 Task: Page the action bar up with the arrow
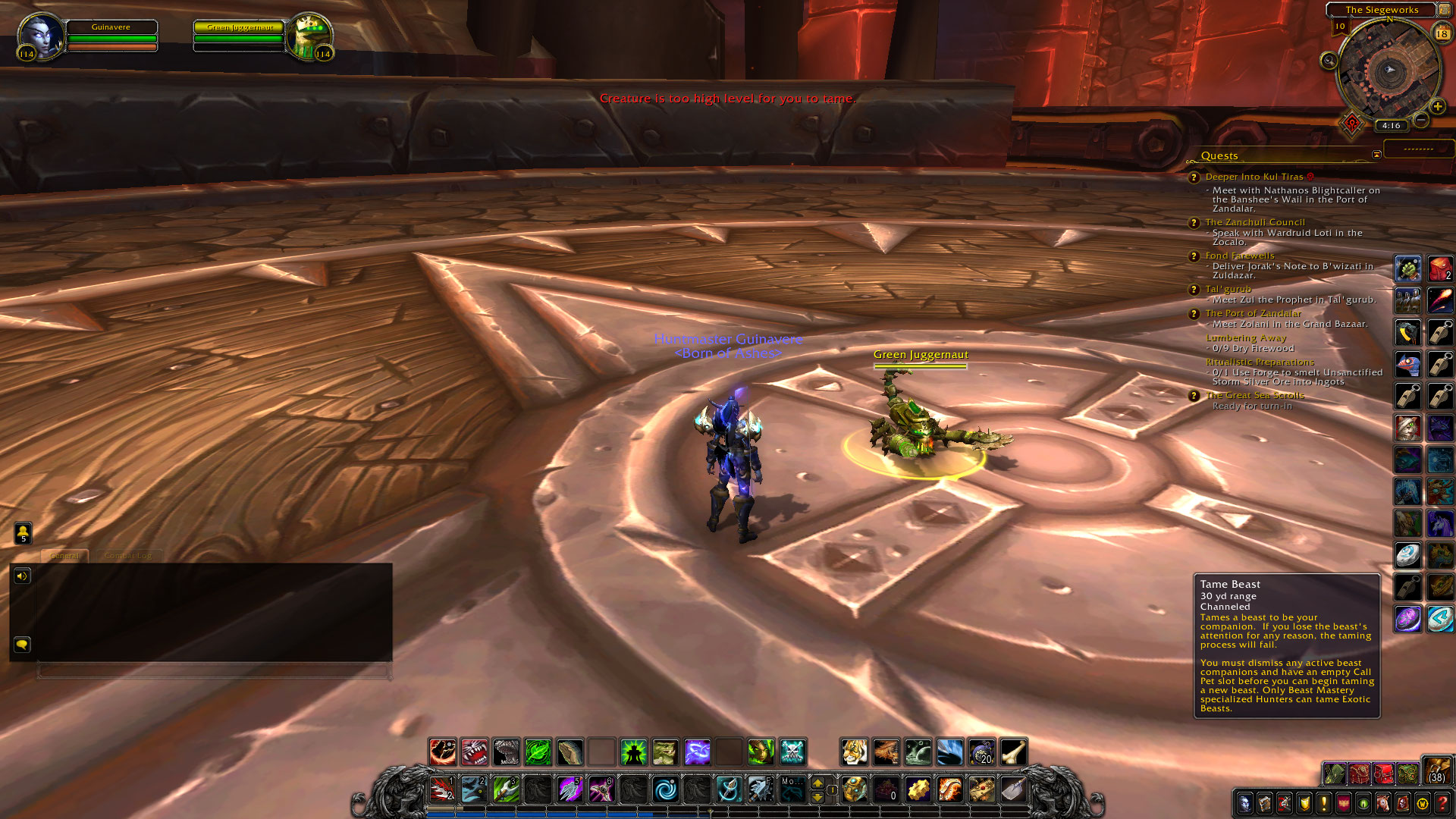click(817, 783)
